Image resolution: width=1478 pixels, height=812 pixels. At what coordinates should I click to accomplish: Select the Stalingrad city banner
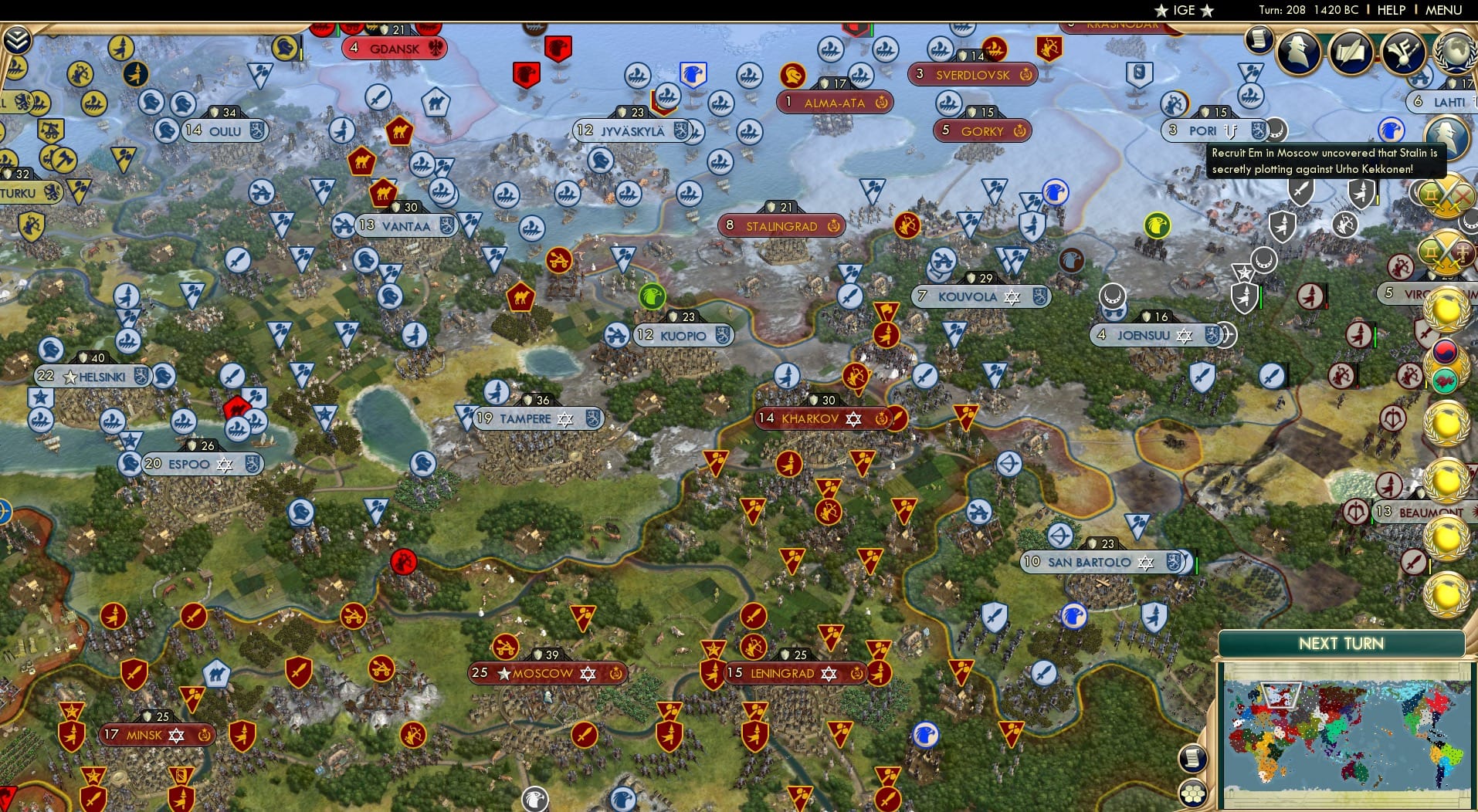[780, 225]
